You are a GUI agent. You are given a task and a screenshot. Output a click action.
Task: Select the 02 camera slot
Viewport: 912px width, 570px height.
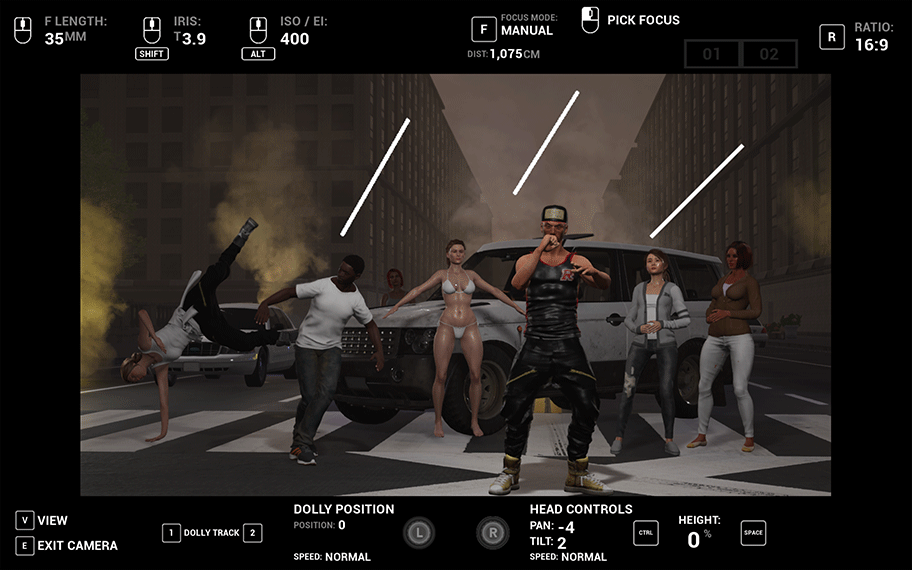(768, 54)
